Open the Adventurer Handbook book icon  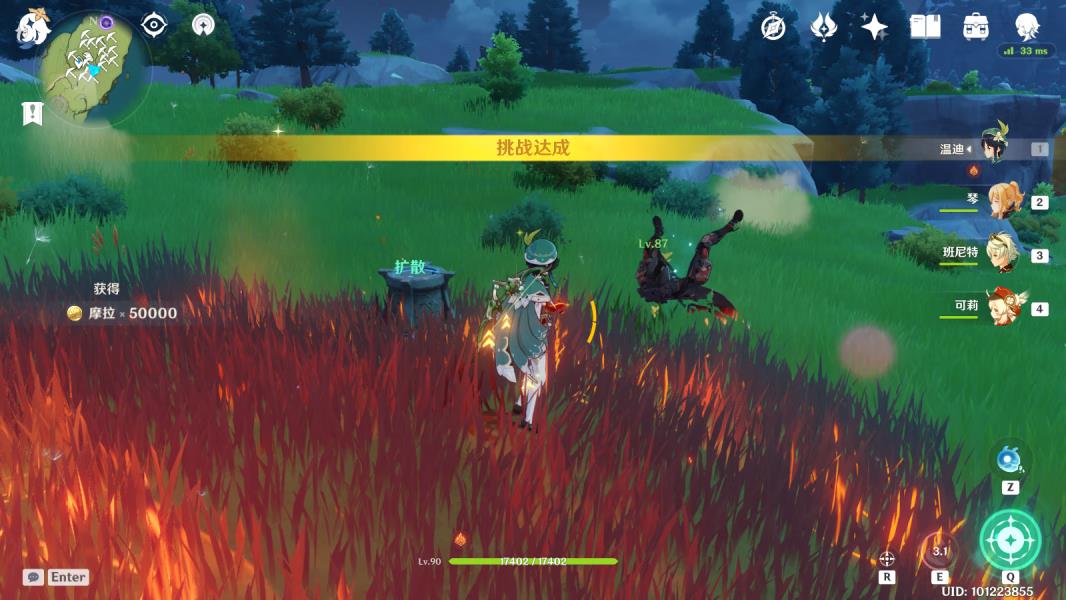tap(925, 27)
